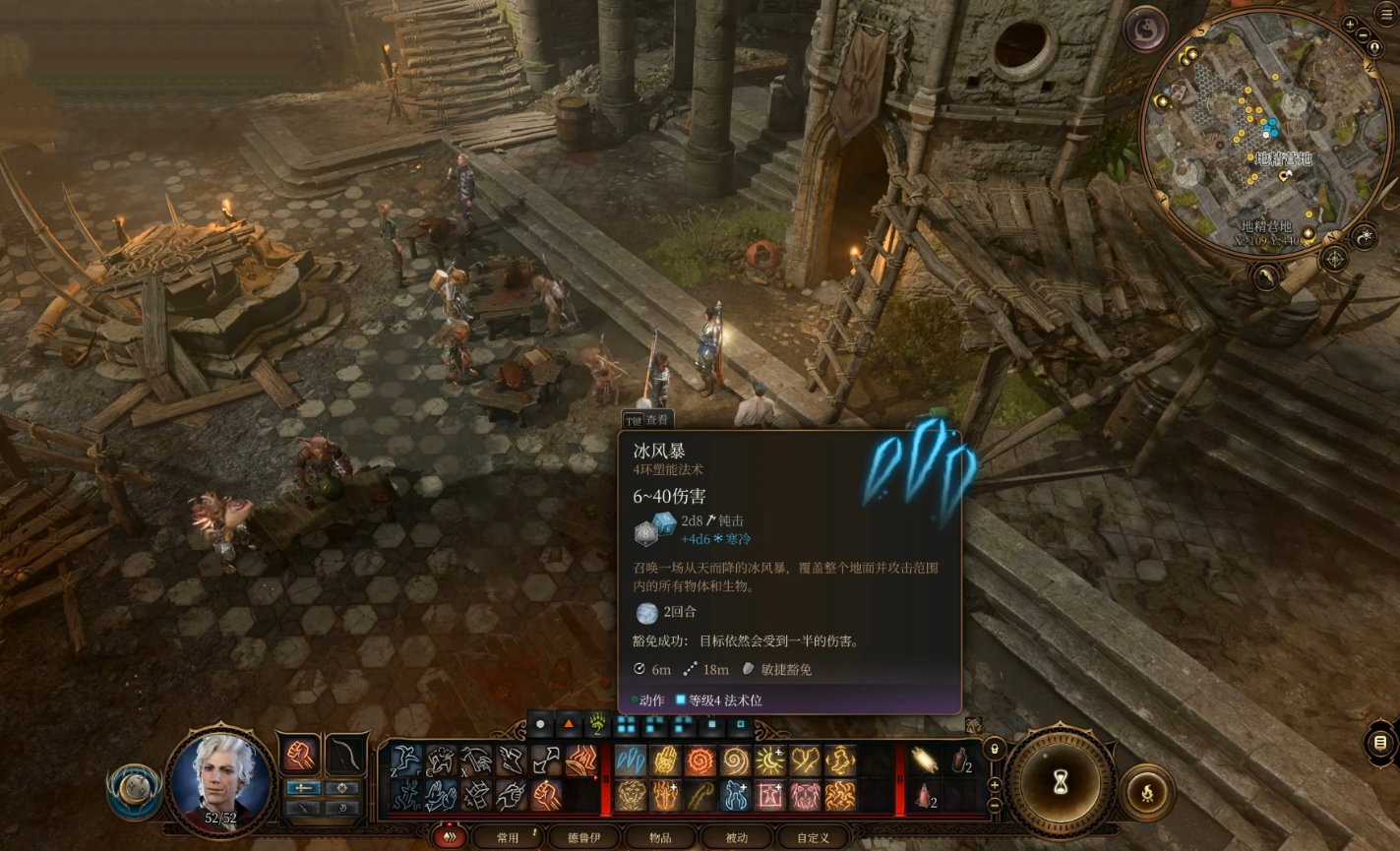Click the wild shape paw resource icon
The image size is (1400, 851).
tap(598, 726)
